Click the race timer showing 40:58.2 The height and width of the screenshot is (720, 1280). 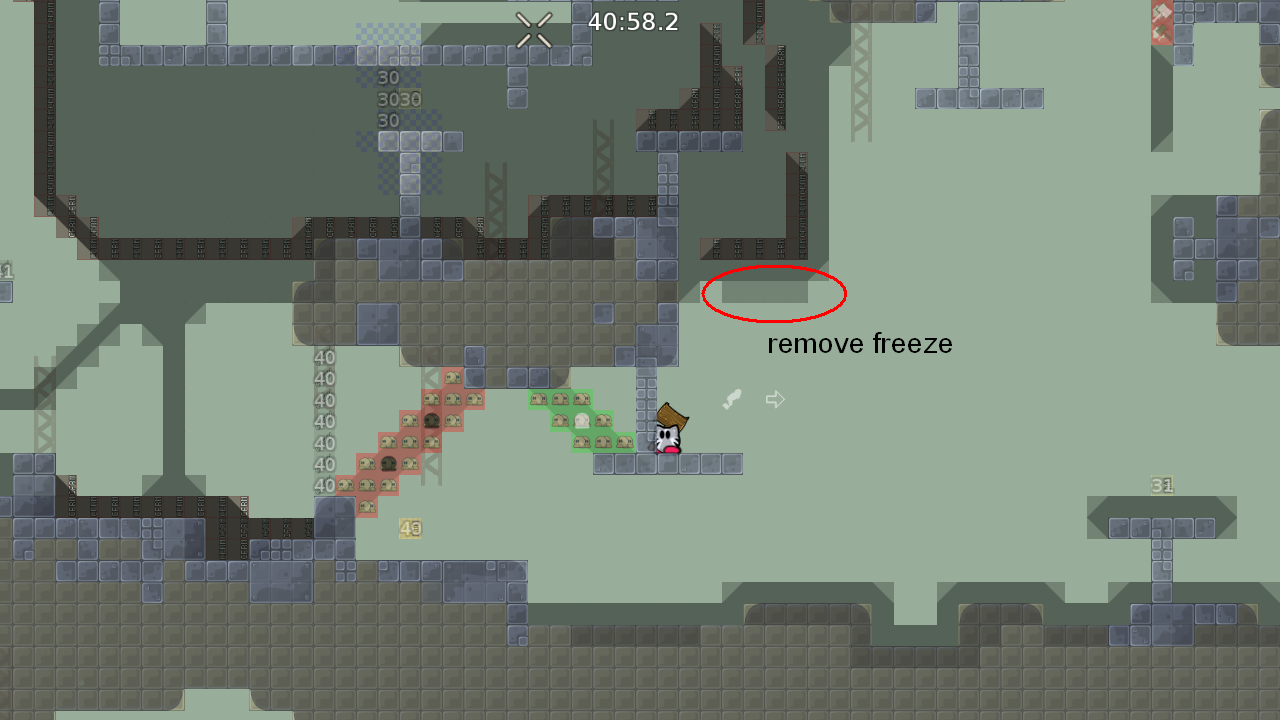point(631,21)
